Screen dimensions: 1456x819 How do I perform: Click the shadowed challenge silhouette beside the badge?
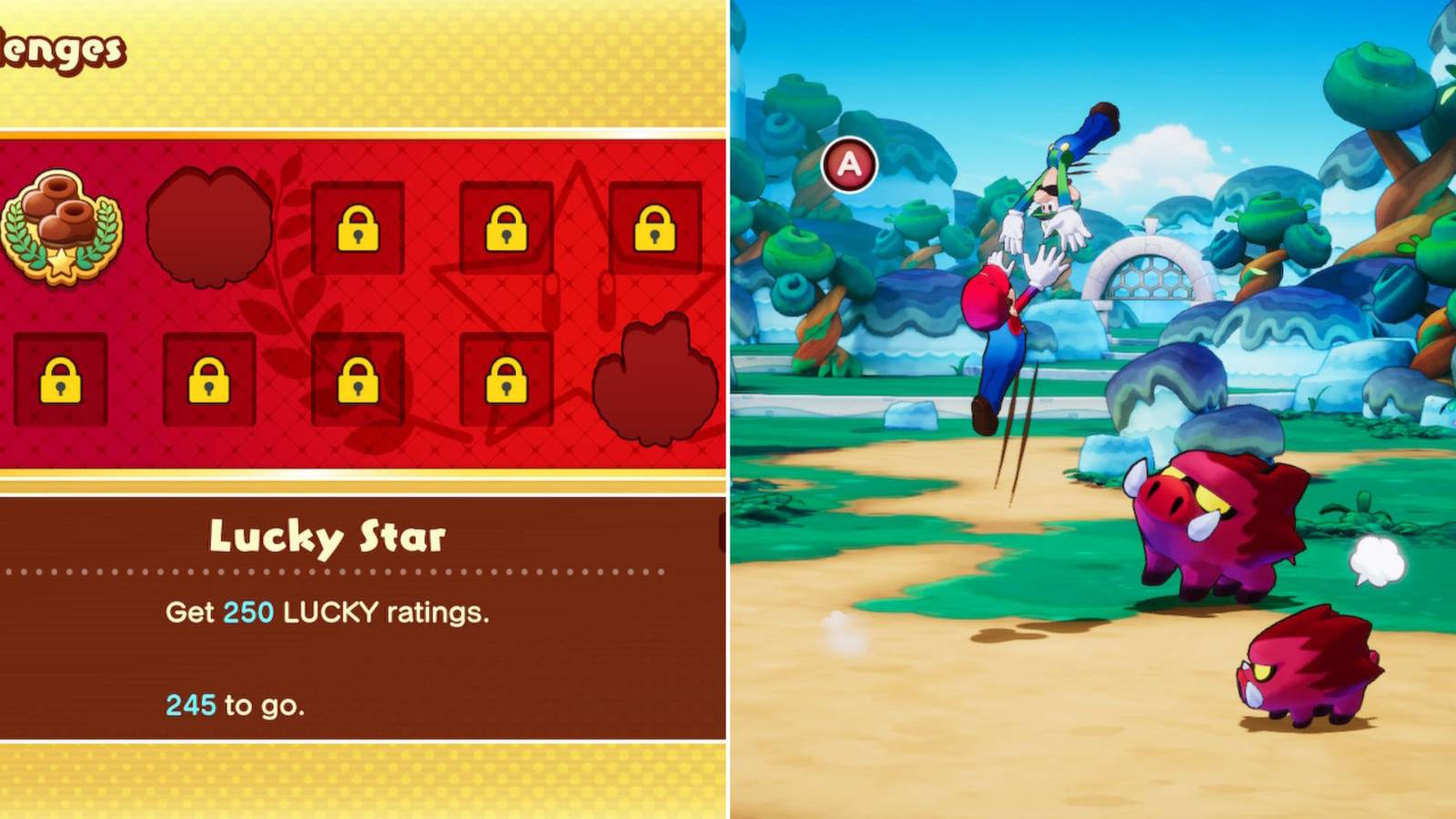click(207, 227)
